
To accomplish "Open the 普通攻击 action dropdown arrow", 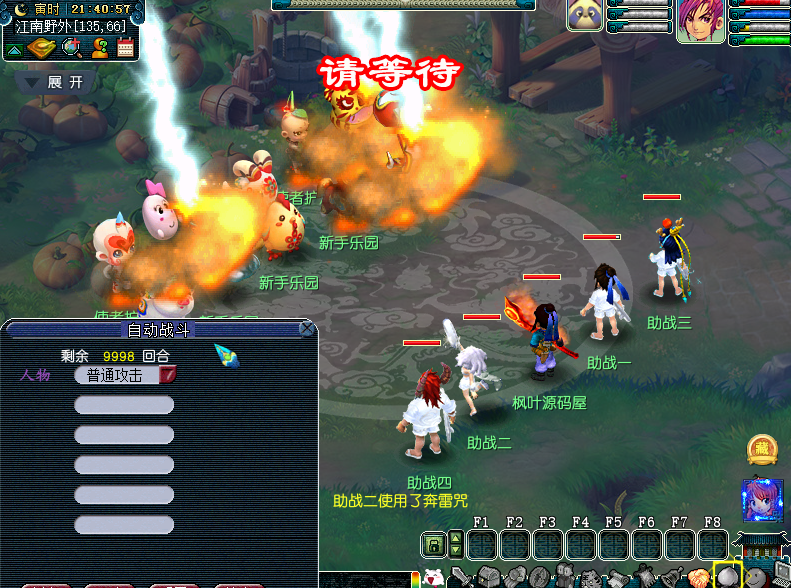I will 168,375.
